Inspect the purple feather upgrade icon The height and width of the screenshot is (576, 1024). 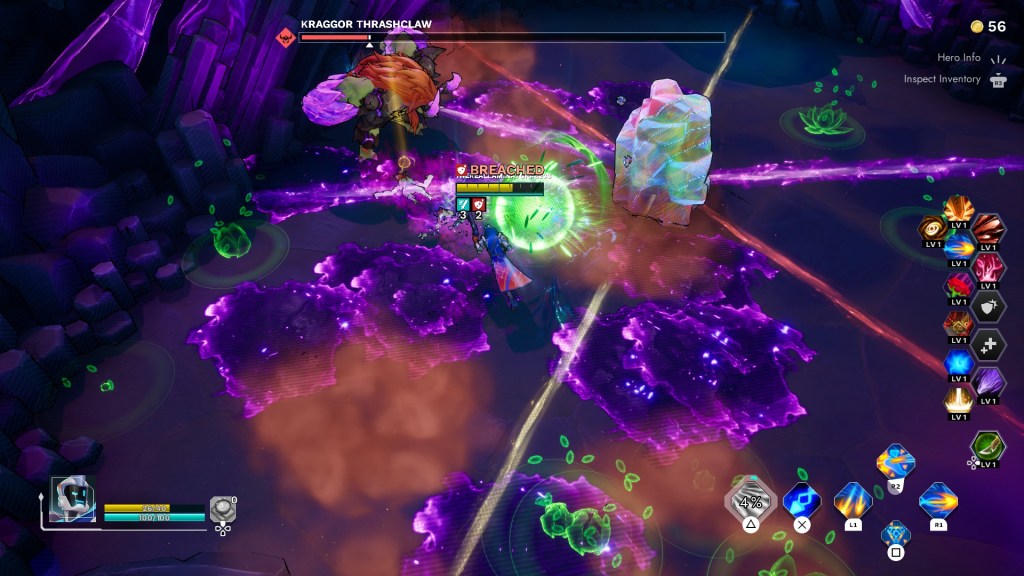coord(989,382)
